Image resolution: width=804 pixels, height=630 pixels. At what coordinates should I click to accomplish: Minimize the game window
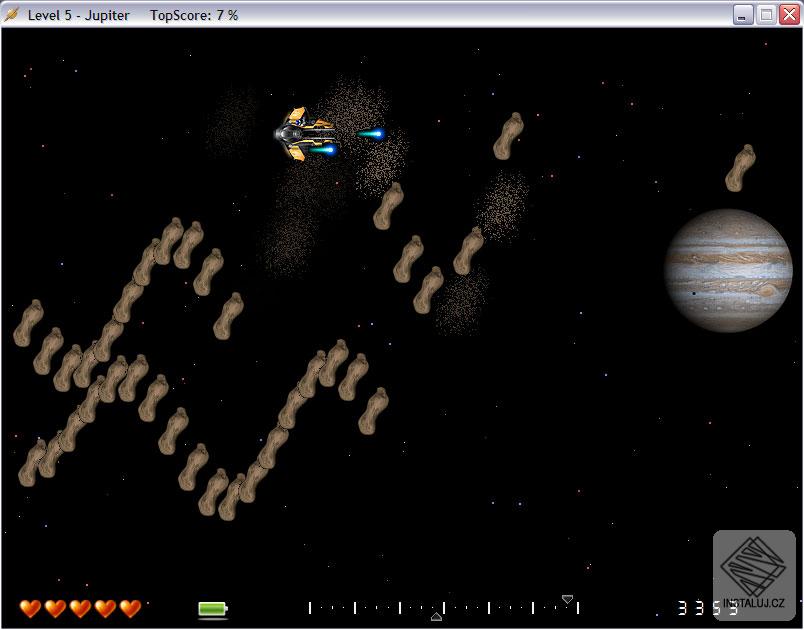[x=743, y=14]
